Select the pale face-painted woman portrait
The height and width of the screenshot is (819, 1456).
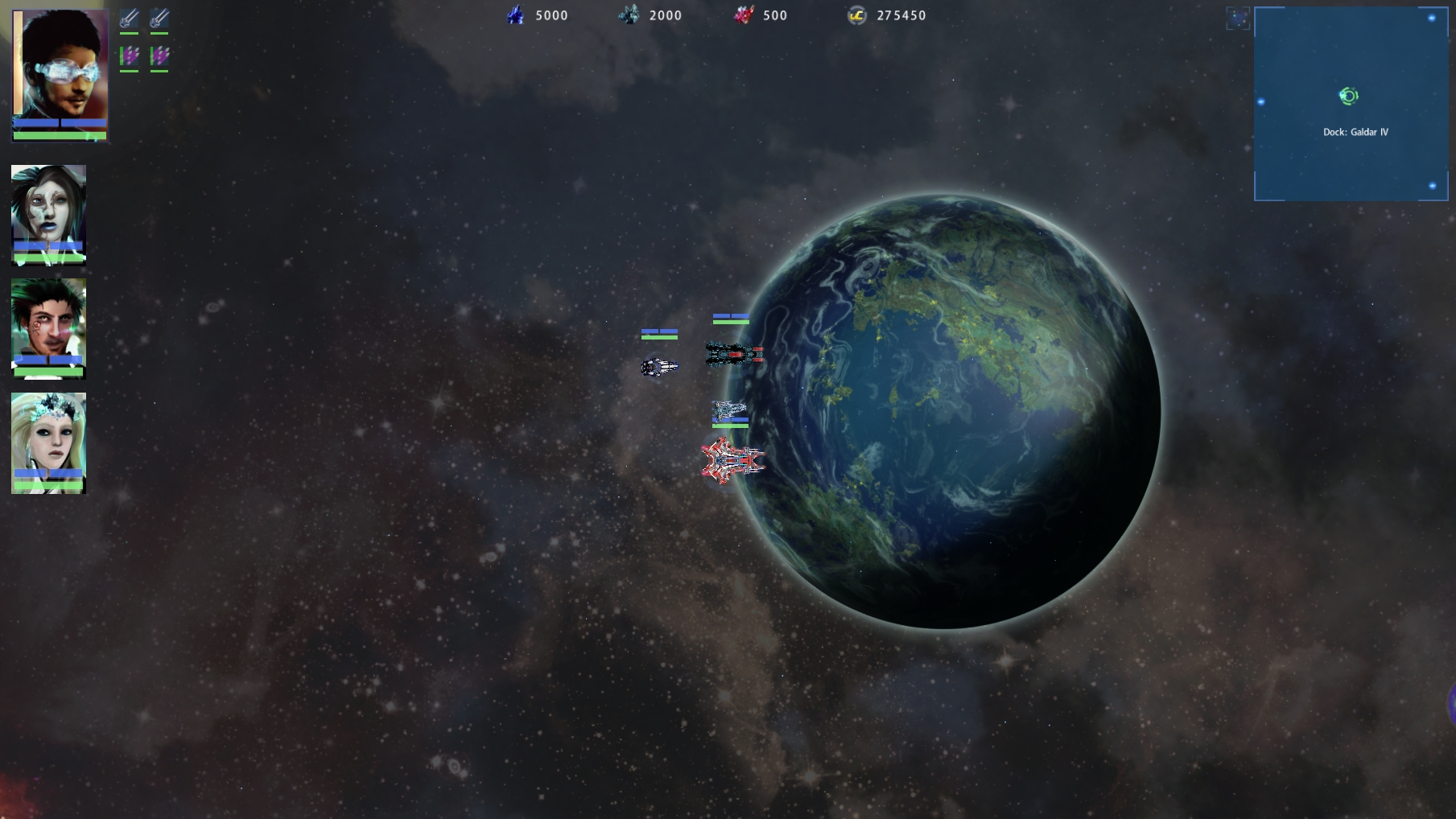(48, 208)
